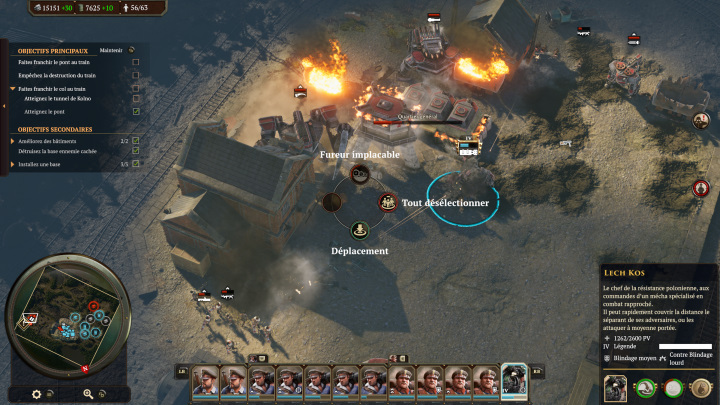The image size is (720, 405).
Task: Expand the 'Installez une base' objective
Action: pos(13,163)
